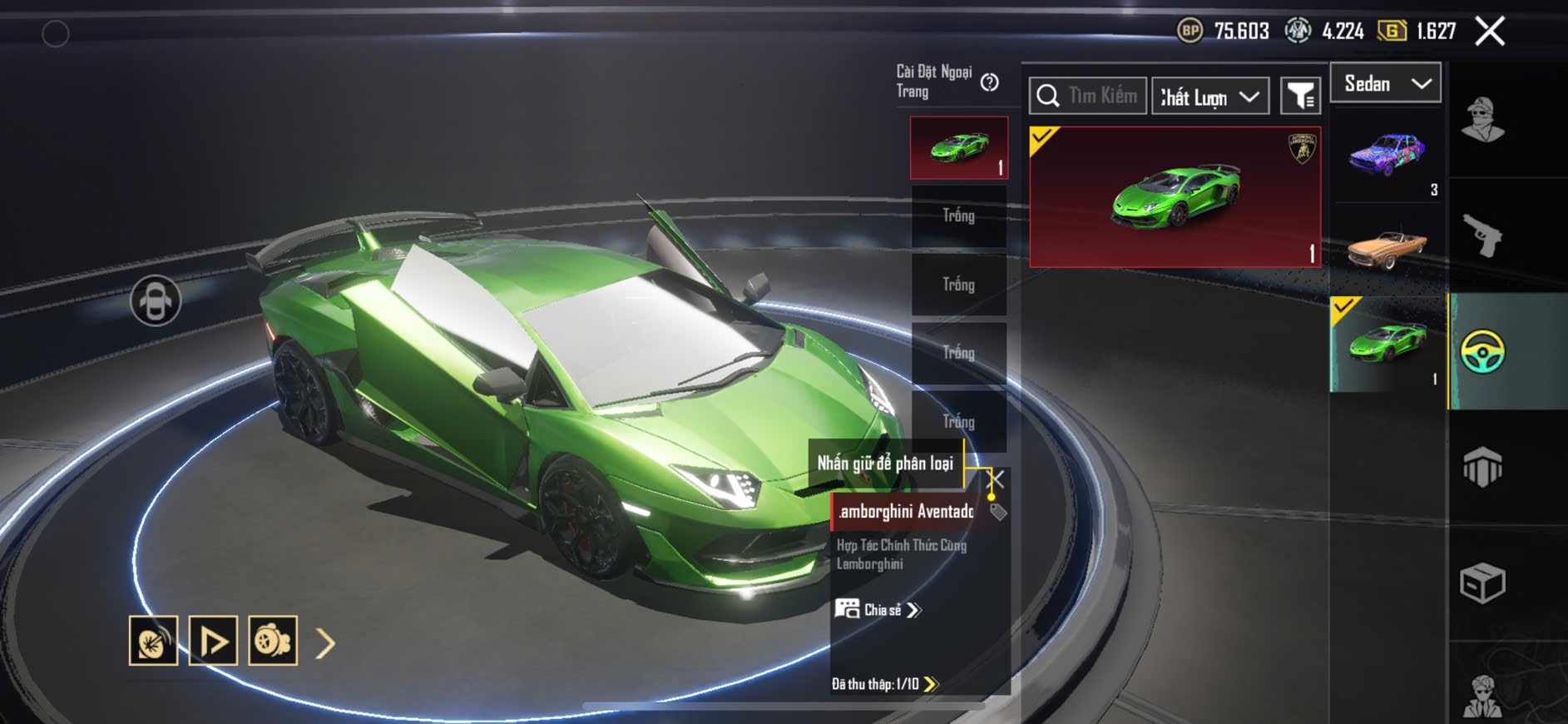Switch to the steering wheel vehicles tab
The height and width of the screenshot is (724, 1568).
1483,352
